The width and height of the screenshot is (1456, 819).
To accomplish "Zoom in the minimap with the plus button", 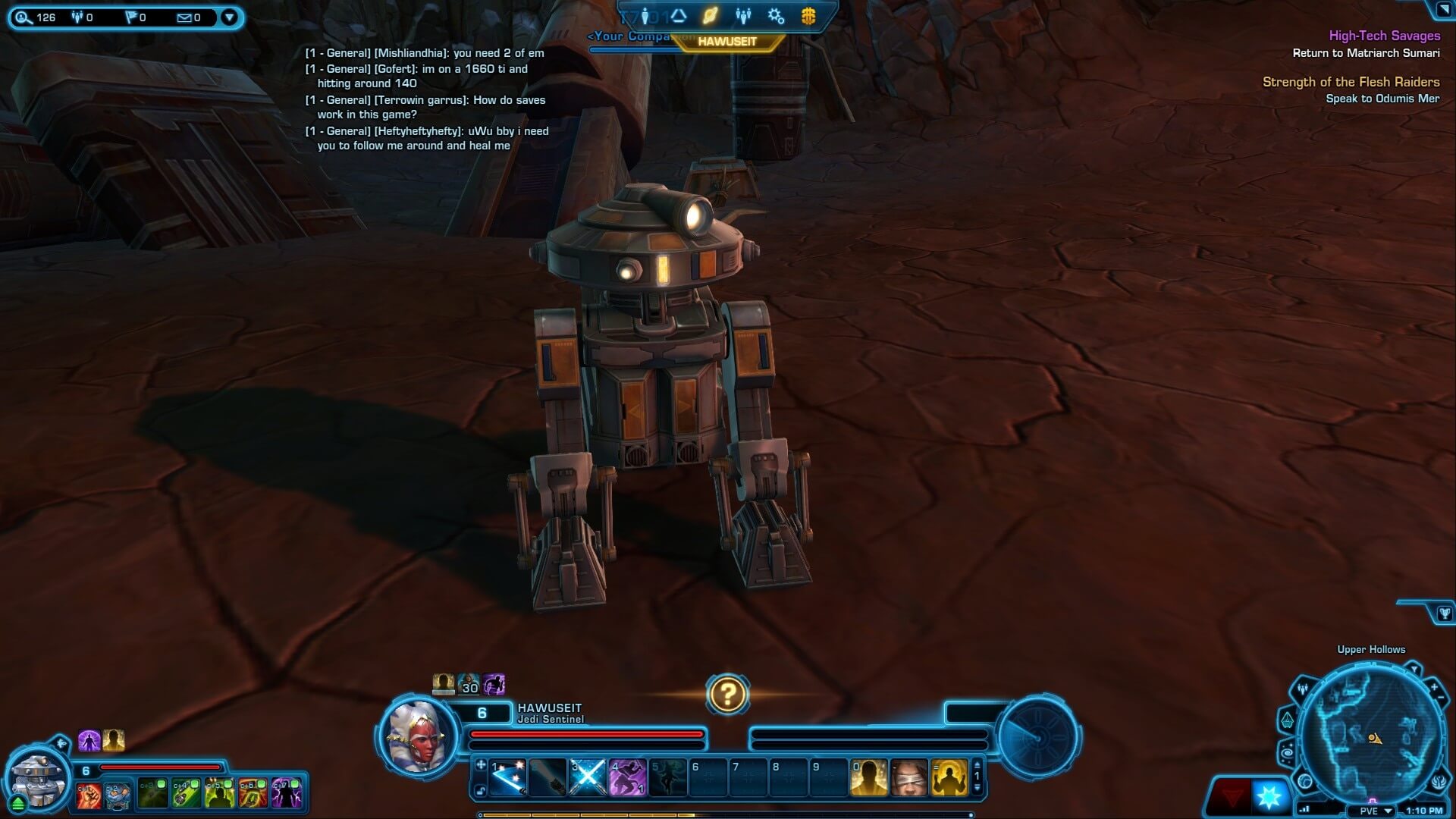I will pyautogui.click(x=1434, y=688).
